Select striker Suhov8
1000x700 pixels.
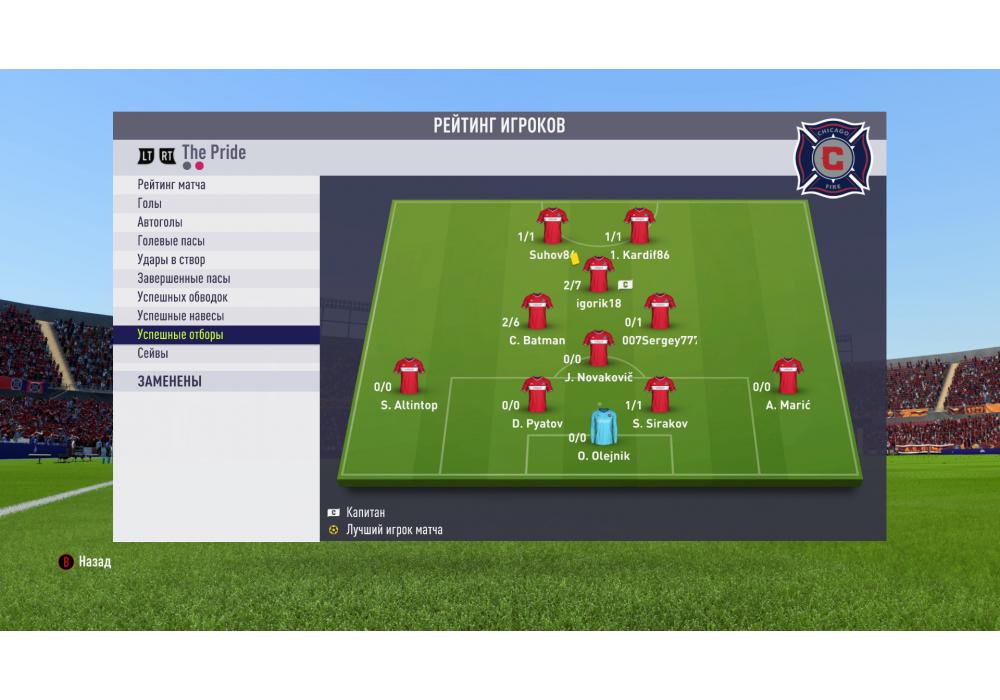click(x=552, y=227)
